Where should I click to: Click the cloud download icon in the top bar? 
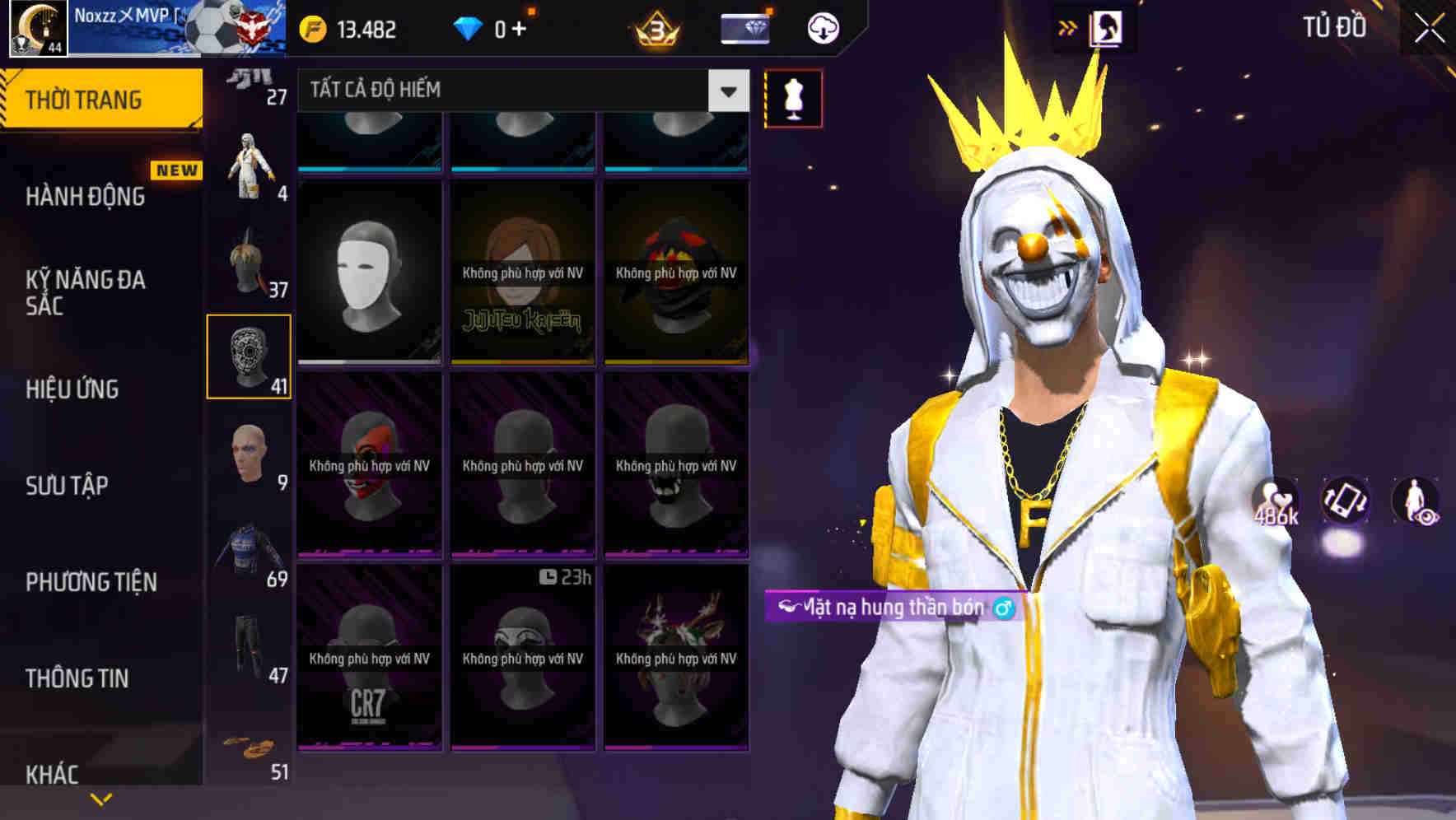pos(821,27)
